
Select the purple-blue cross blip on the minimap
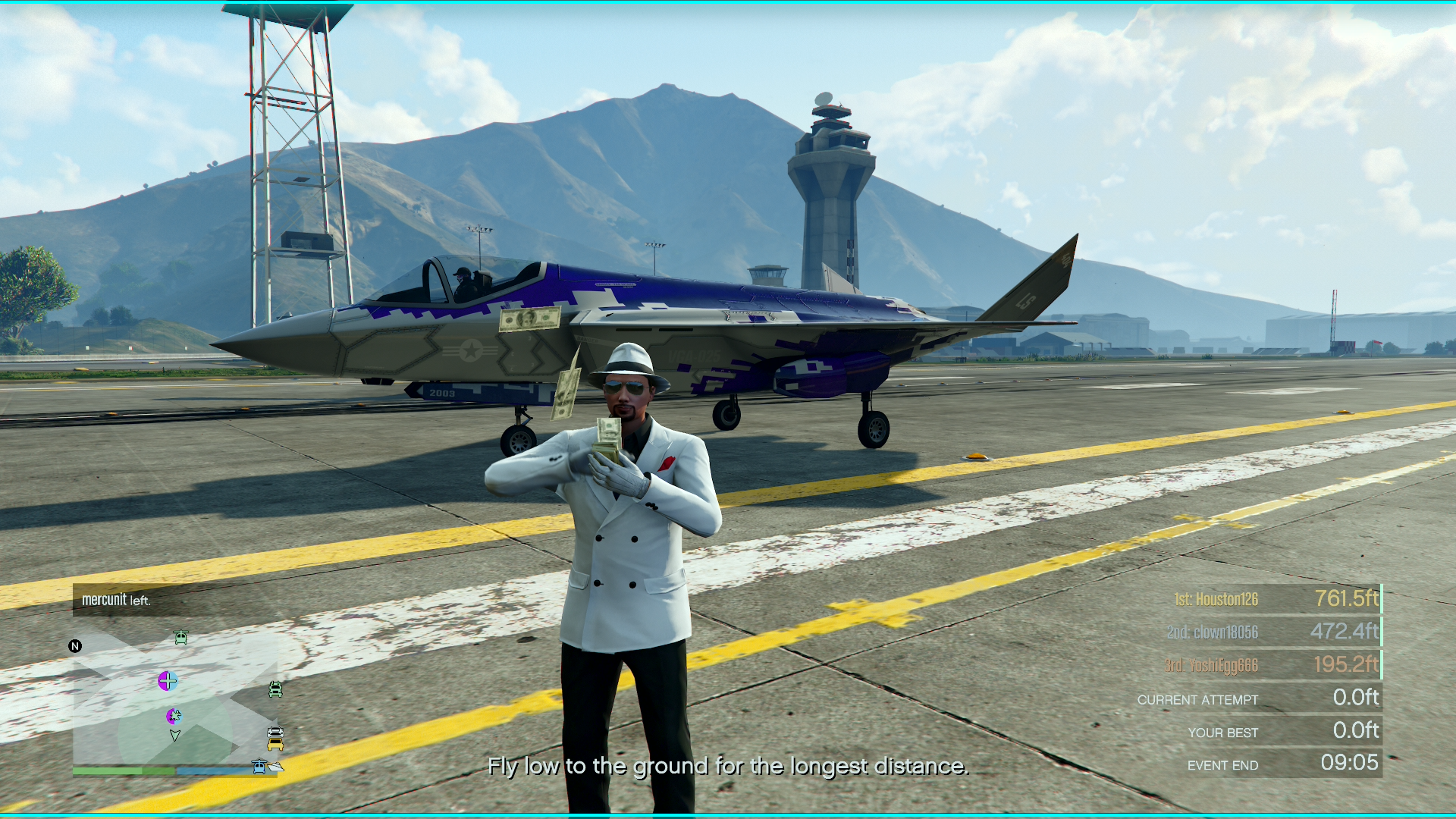[x=168, y=681]
